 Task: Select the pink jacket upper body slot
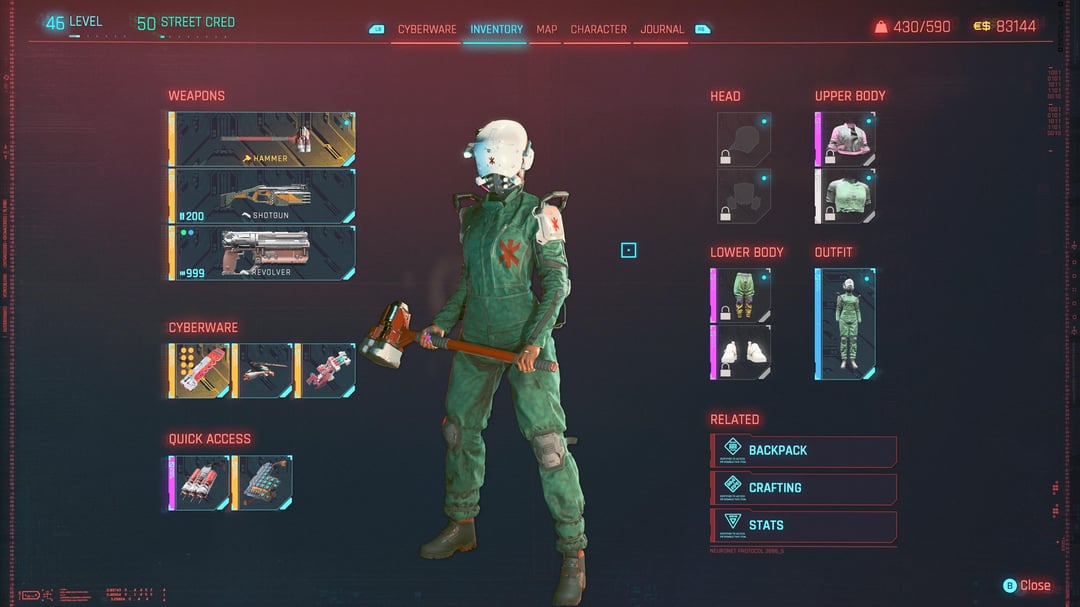tap(845, 139)
